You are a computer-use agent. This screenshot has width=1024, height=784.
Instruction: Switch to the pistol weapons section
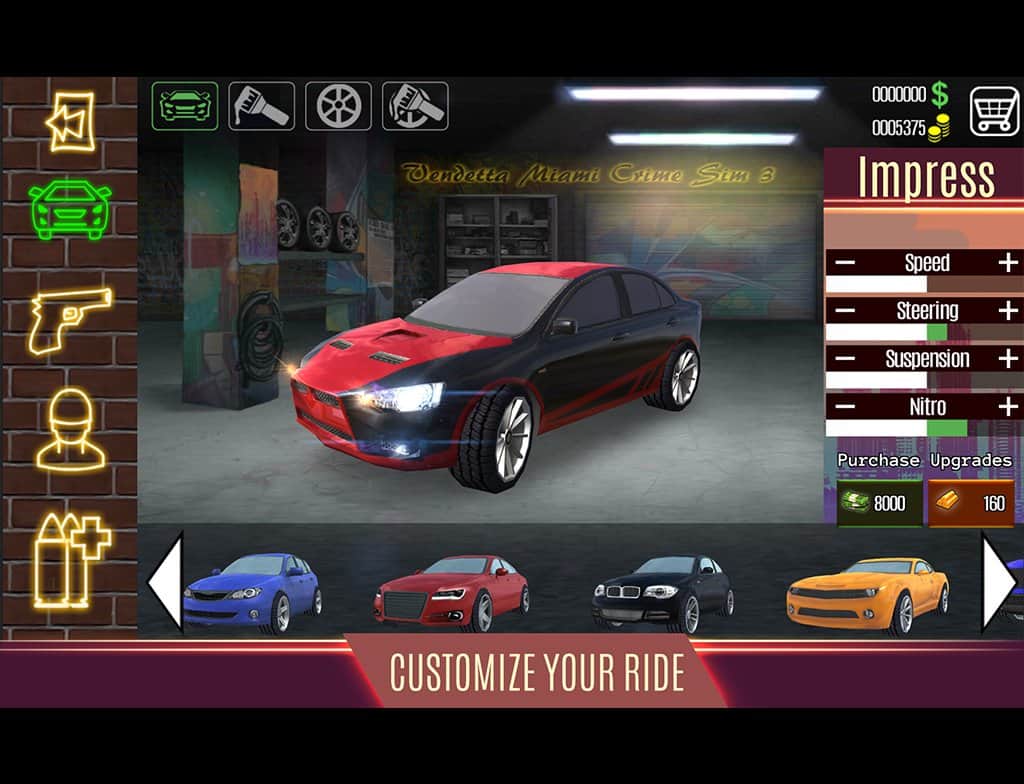[x=70, y=321]
